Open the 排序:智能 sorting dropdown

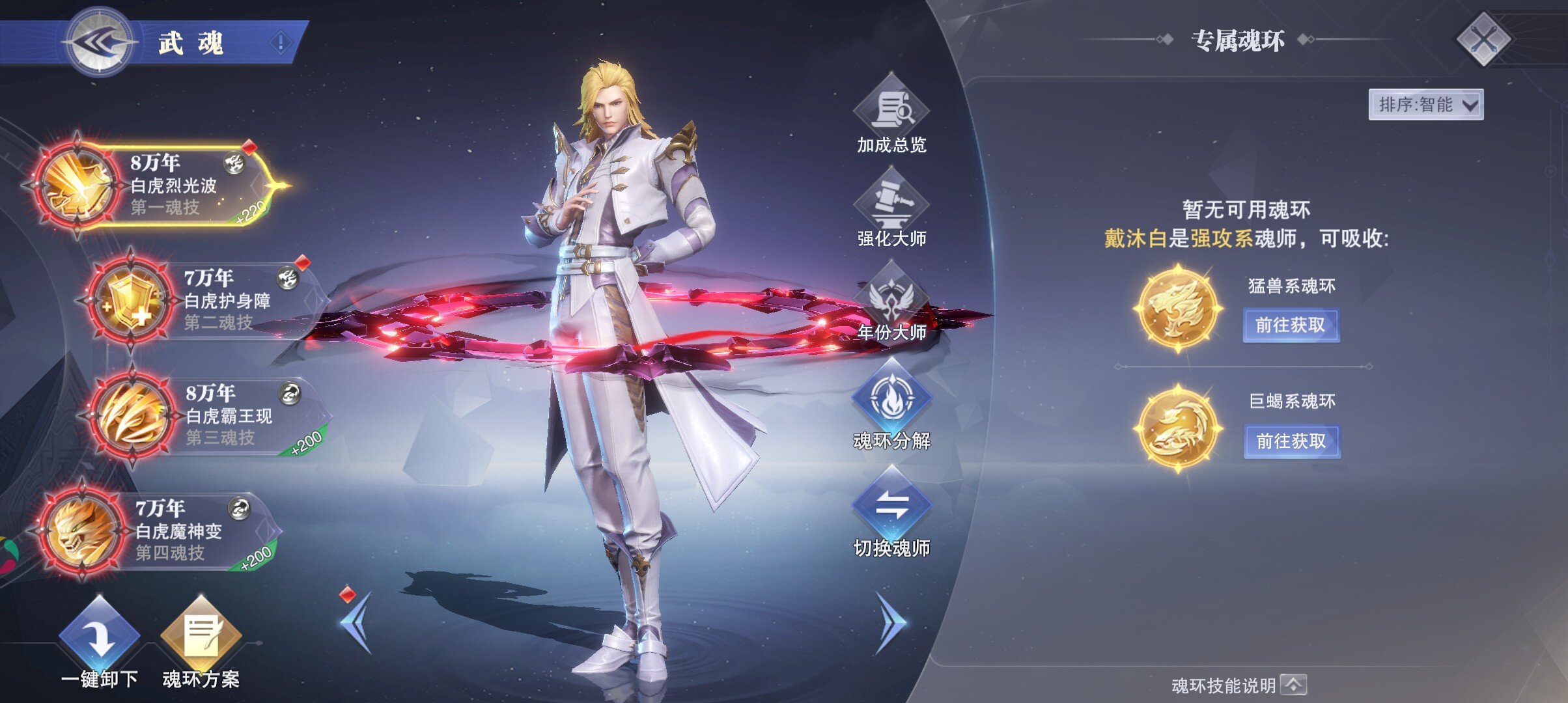(1425, 105)
